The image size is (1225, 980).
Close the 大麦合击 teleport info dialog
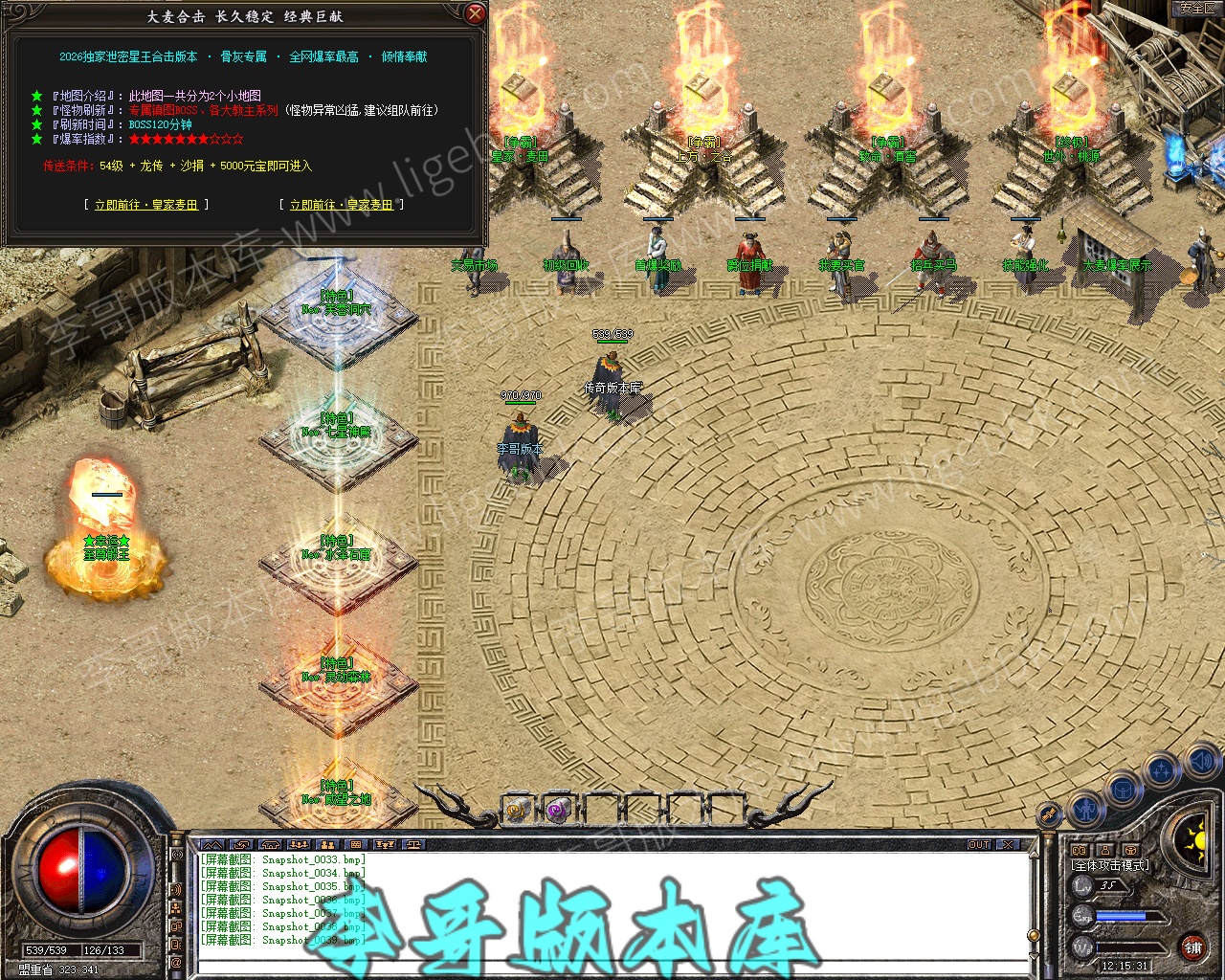click(475, 13)
